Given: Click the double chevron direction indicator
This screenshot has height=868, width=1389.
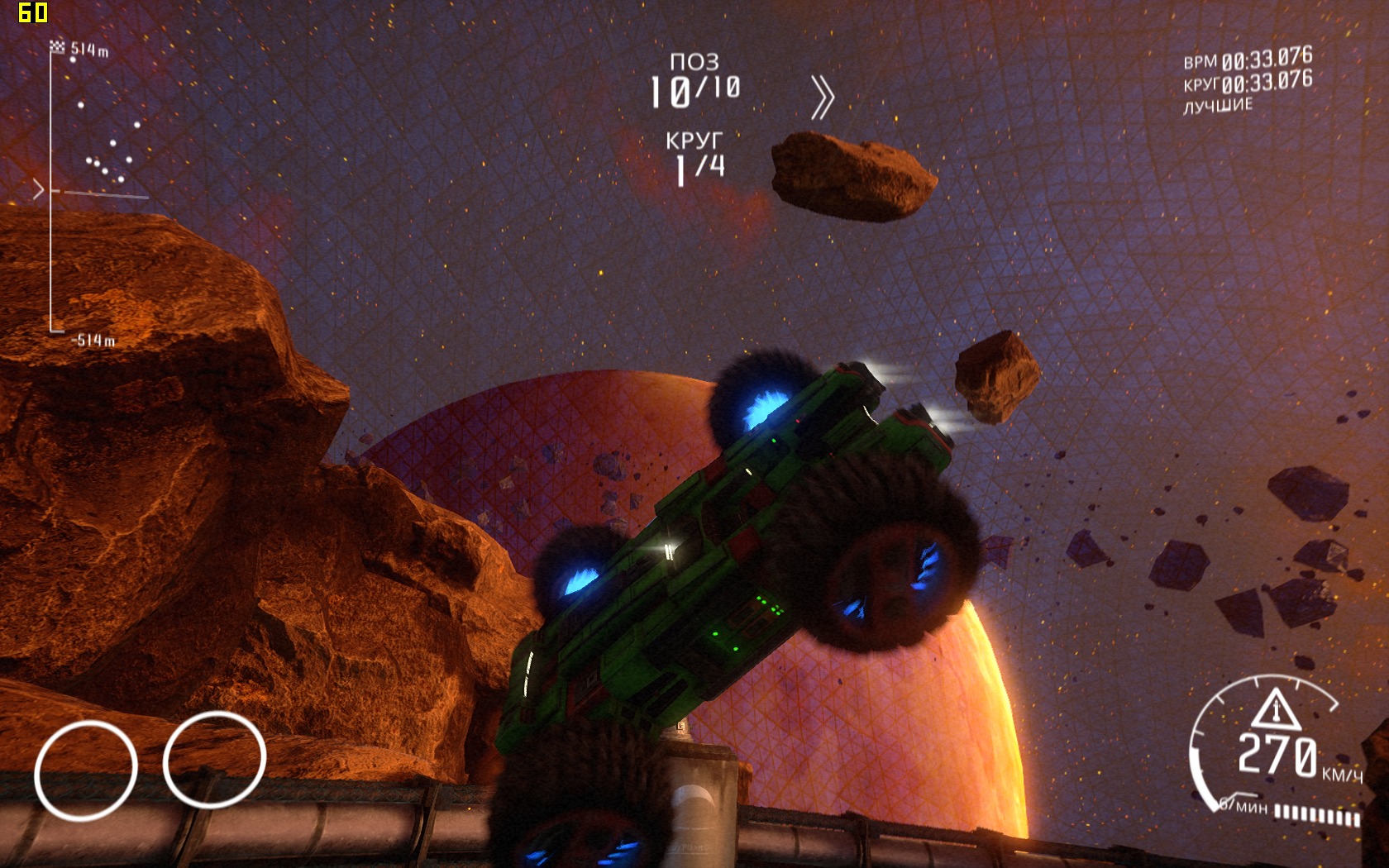Looking at the screenshot, I should (822, 98).
